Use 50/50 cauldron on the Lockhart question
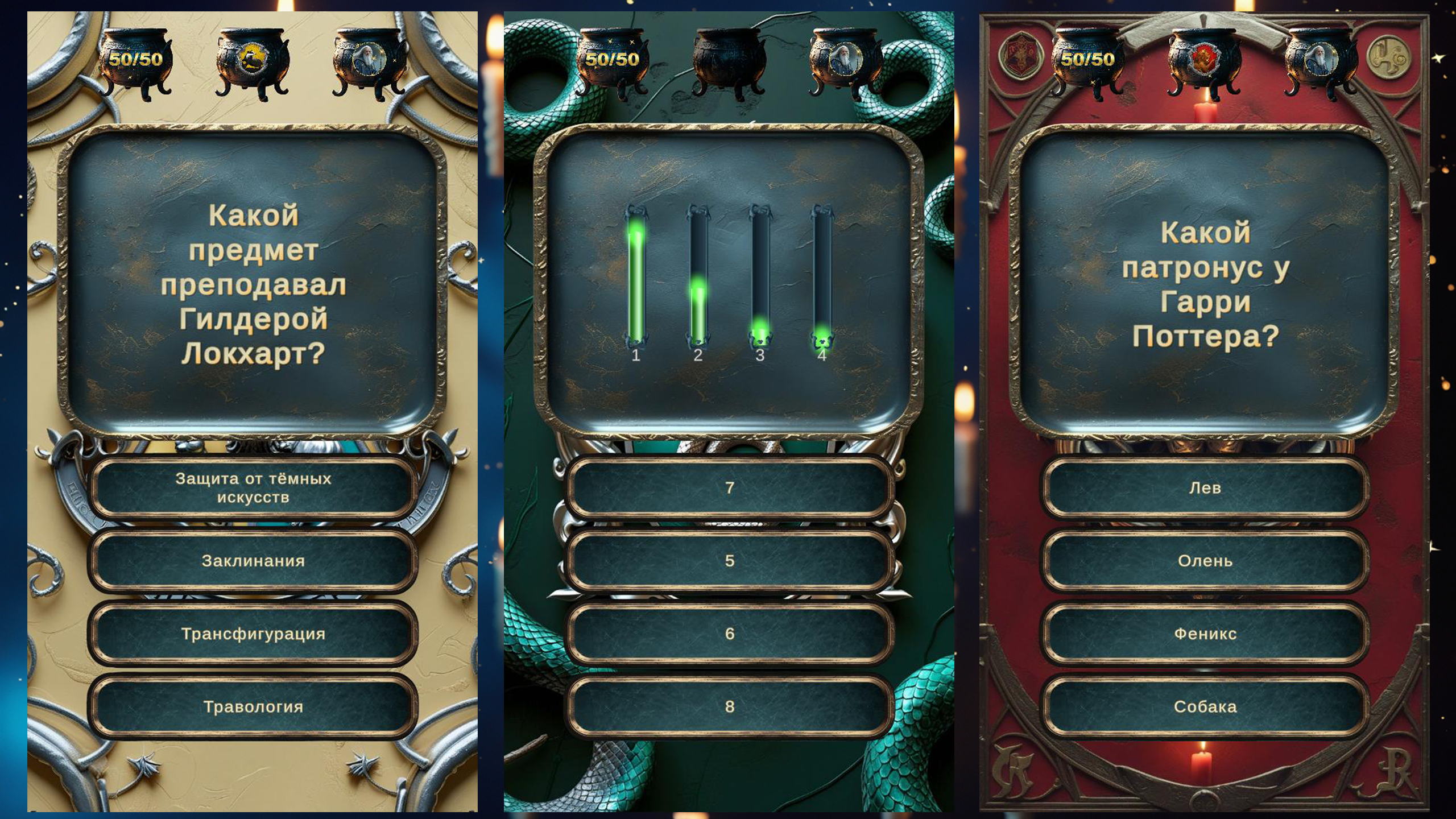This screenshot has height=819, width=1456. [x=136, y=61]
